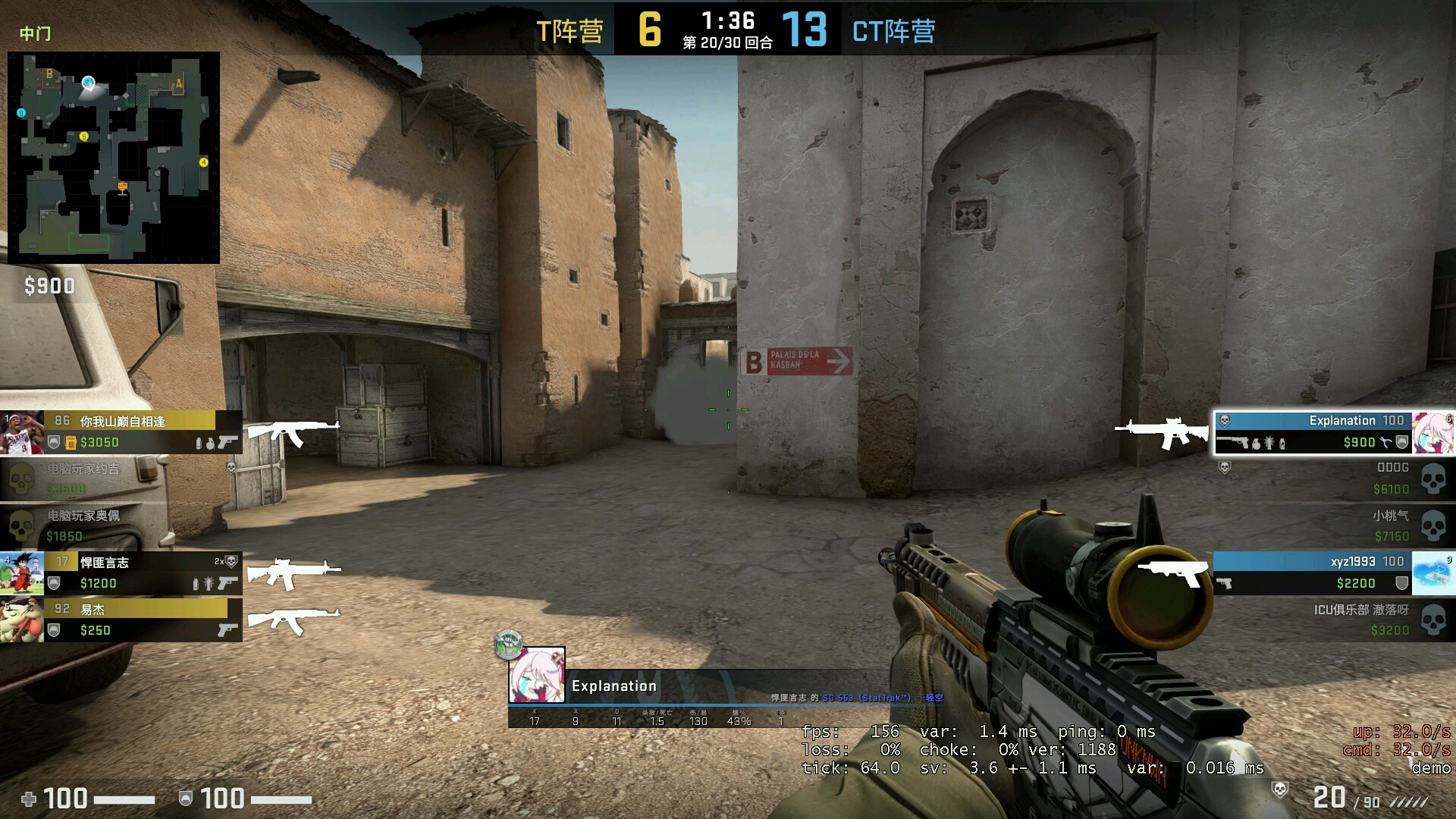Click xyz1993's kevlar shield icon
Image resolution: width=1456 pixels, height=819 pixels.
tap(1402, 581)
